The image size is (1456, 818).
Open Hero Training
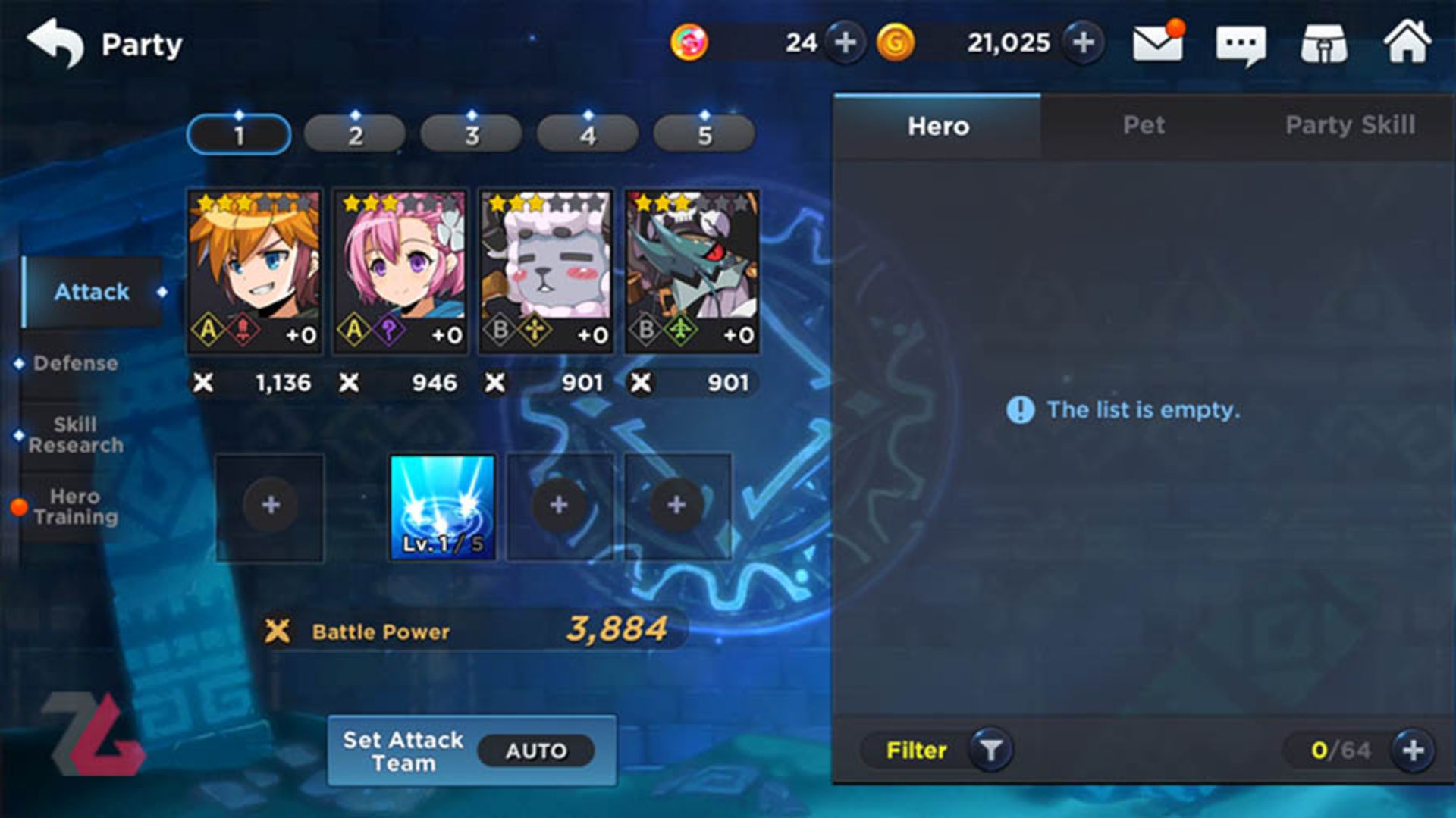76,506
